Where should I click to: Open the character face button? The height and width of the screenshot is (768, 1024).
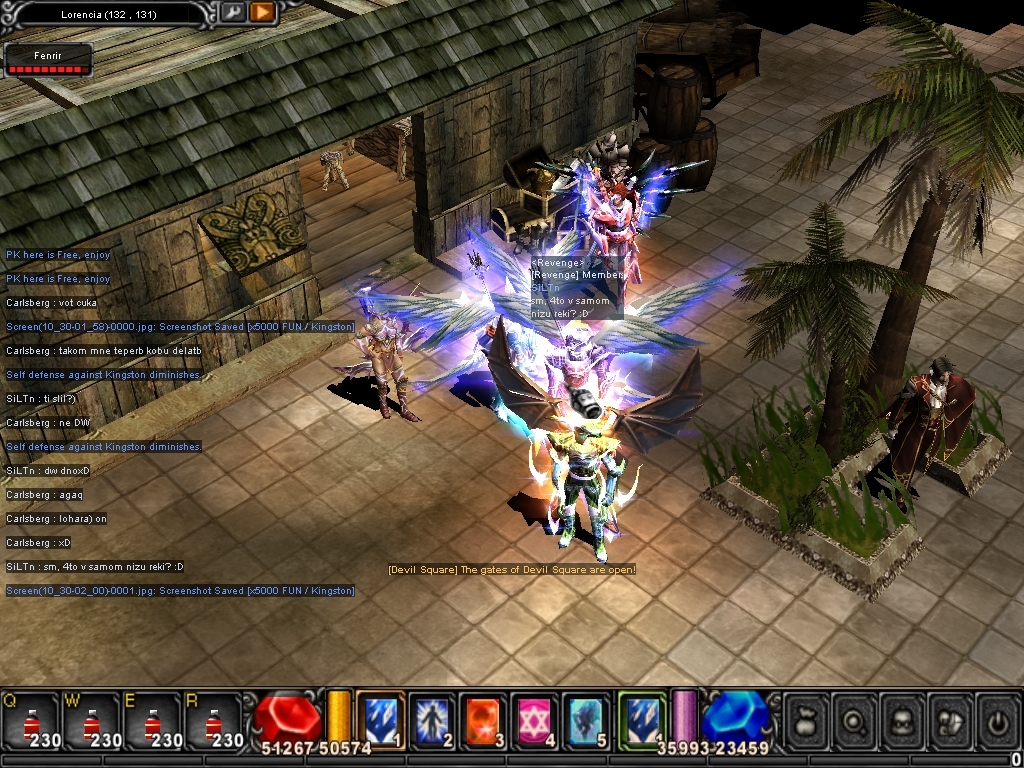tap(902, 720)
